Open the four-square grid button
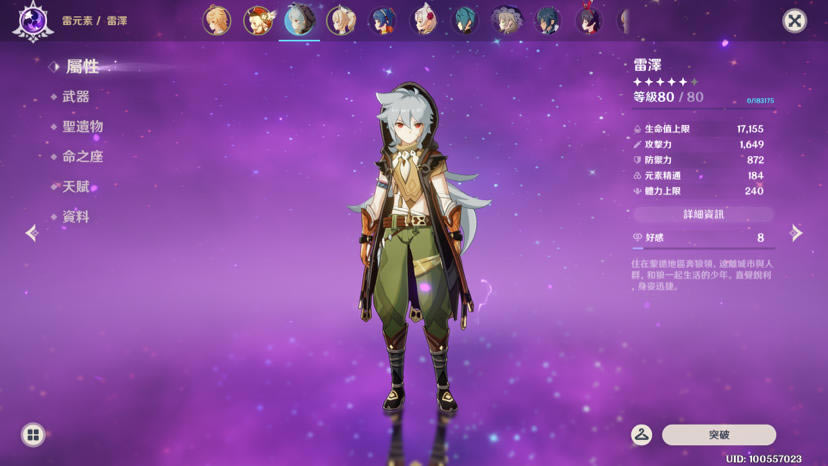The width and height of the screenshot is (828, 466). pyautogui.click(x=33, y=435)
